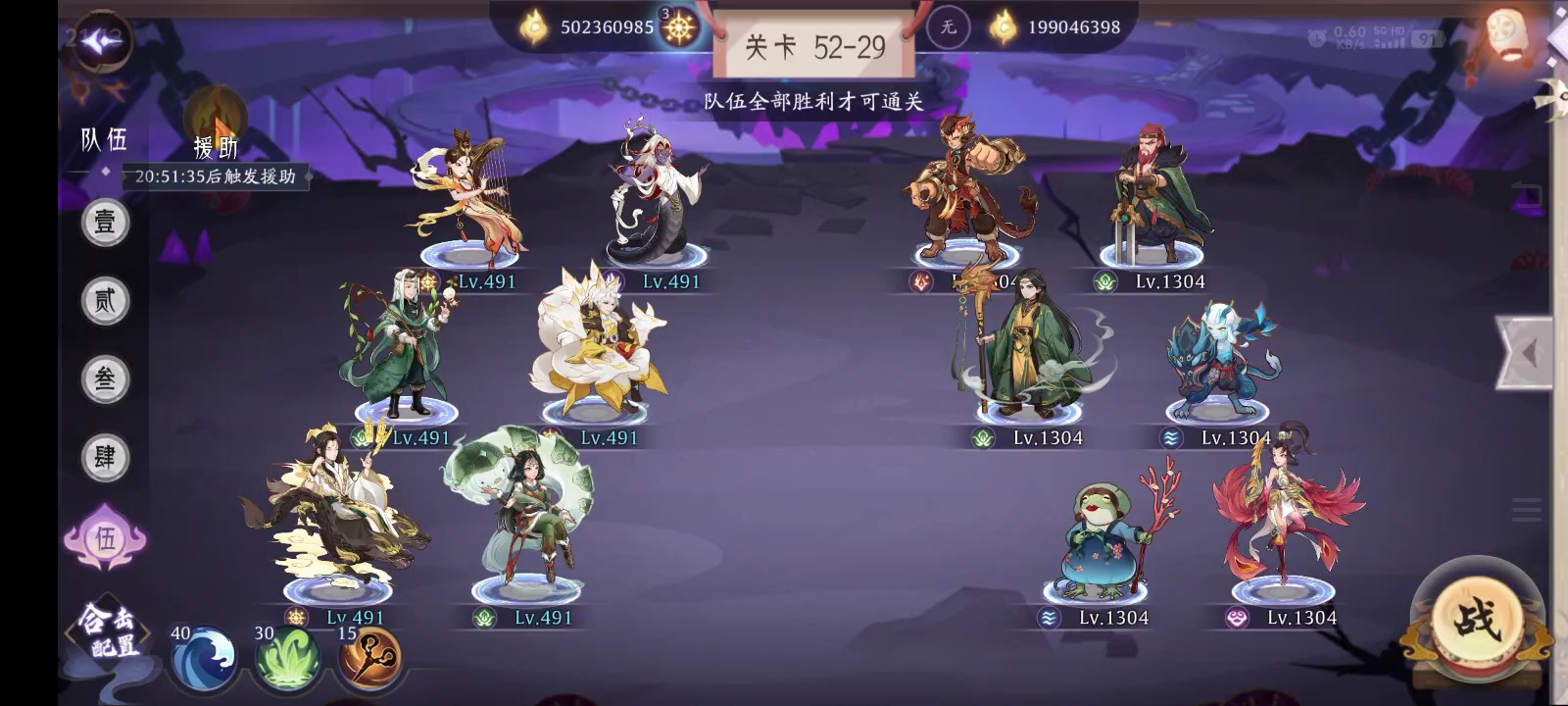Click the 无 formation badge
This screenshot has width=1568, height=706.
tap(948, 27)
